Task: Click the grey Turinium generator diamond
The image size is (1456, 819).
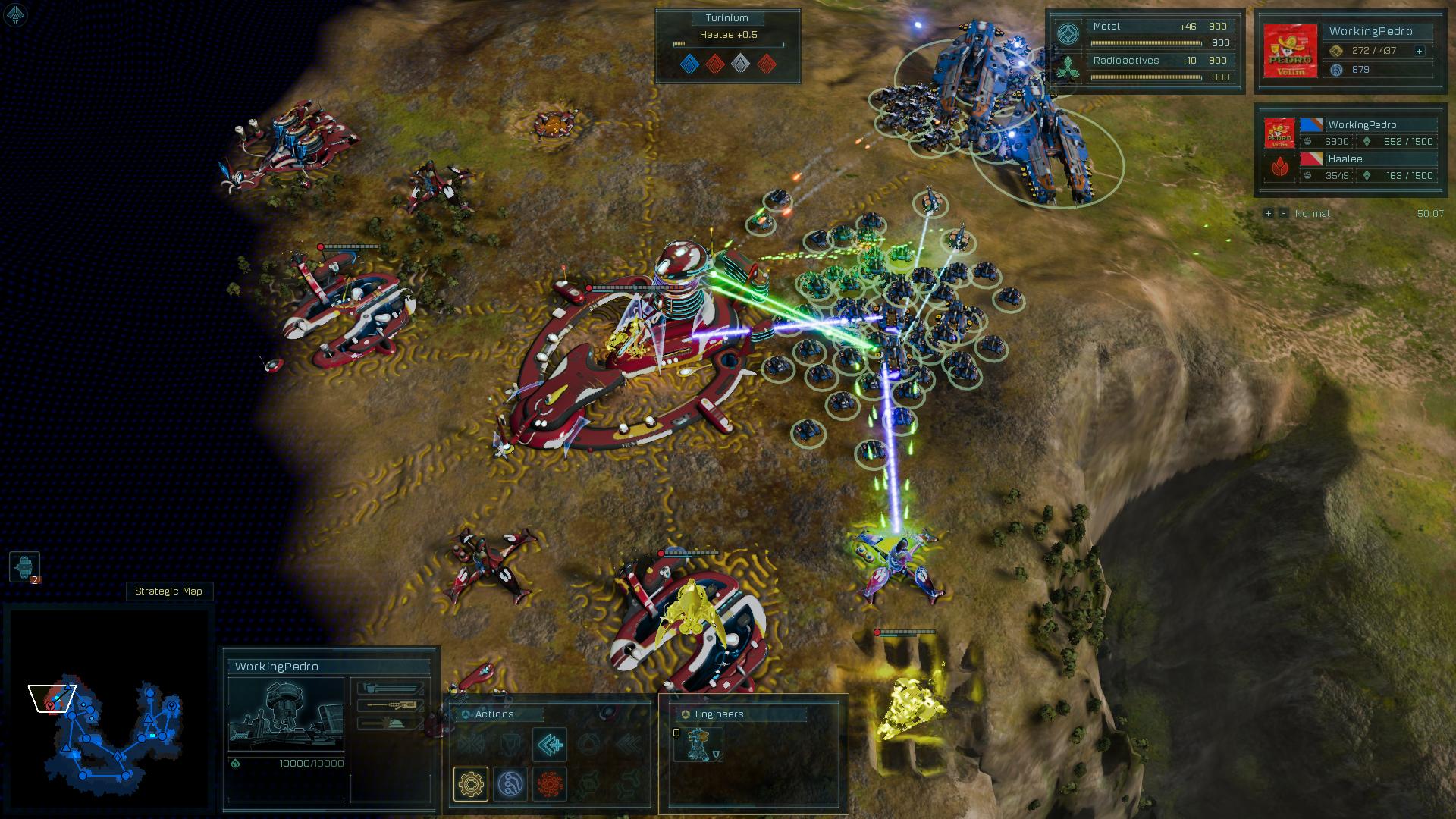Action: [x=740, y=64]
